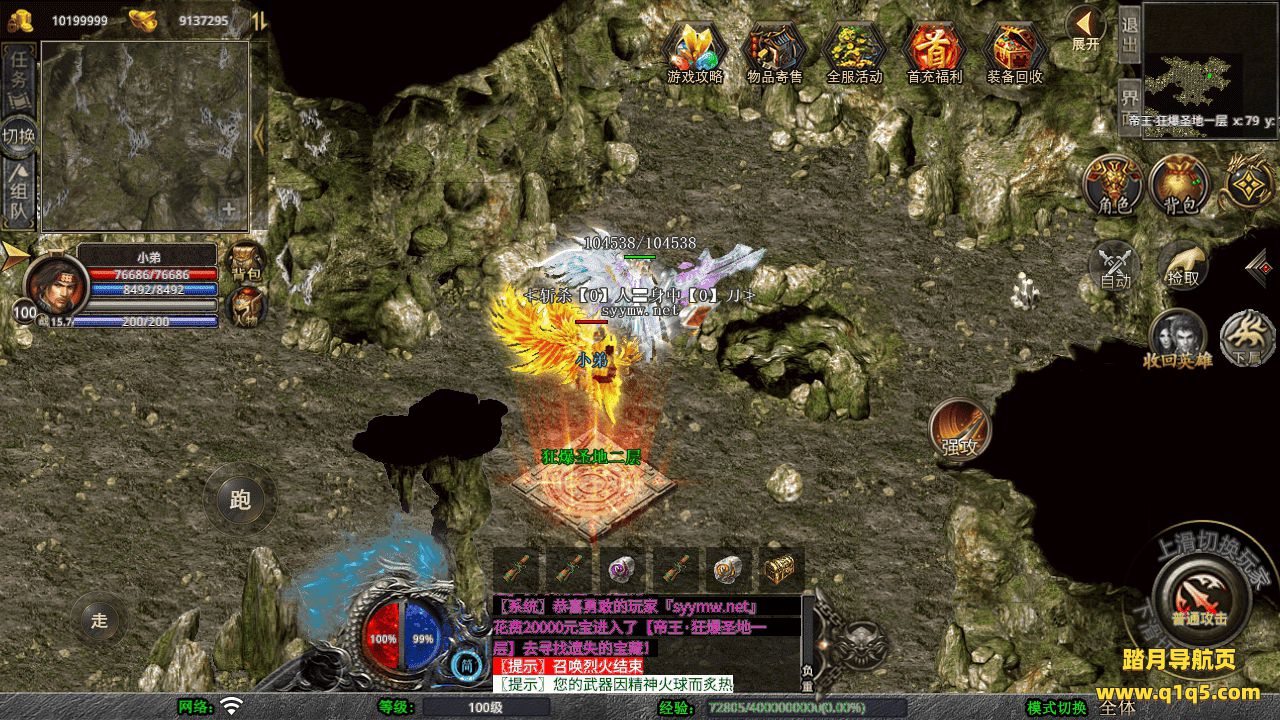1280x720 pixels.
Task: Click the 退出 exit button
Action: [1129, 34]
